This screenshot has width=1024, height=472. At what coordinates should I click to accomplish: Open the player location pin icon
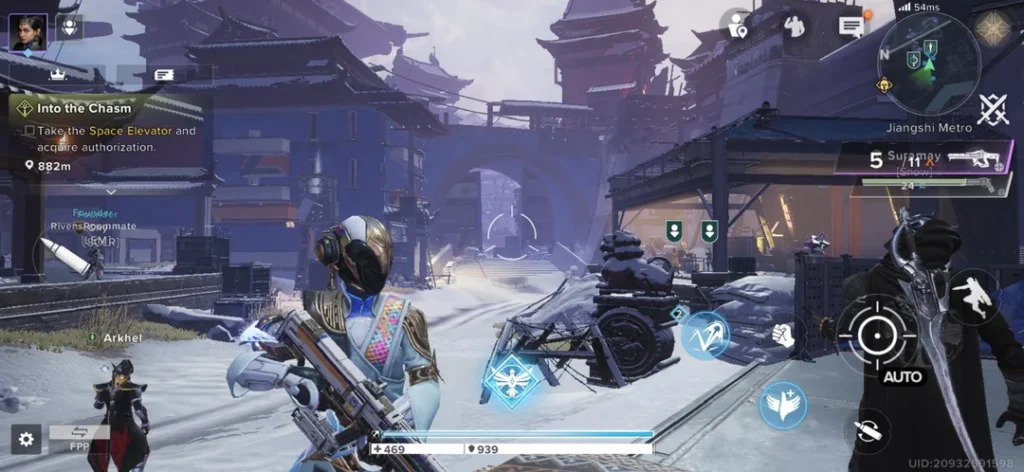(738, 26)
